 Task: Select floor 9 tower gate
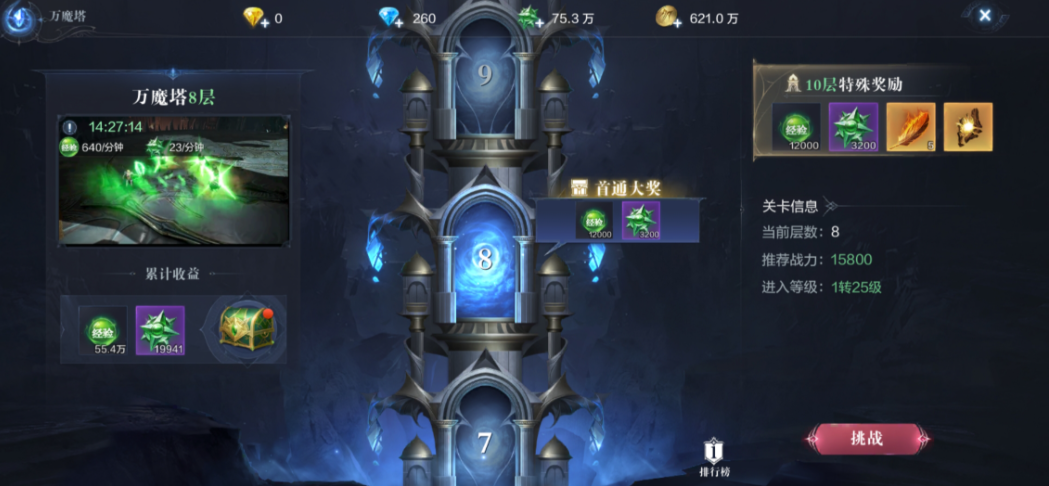(485, 77)
